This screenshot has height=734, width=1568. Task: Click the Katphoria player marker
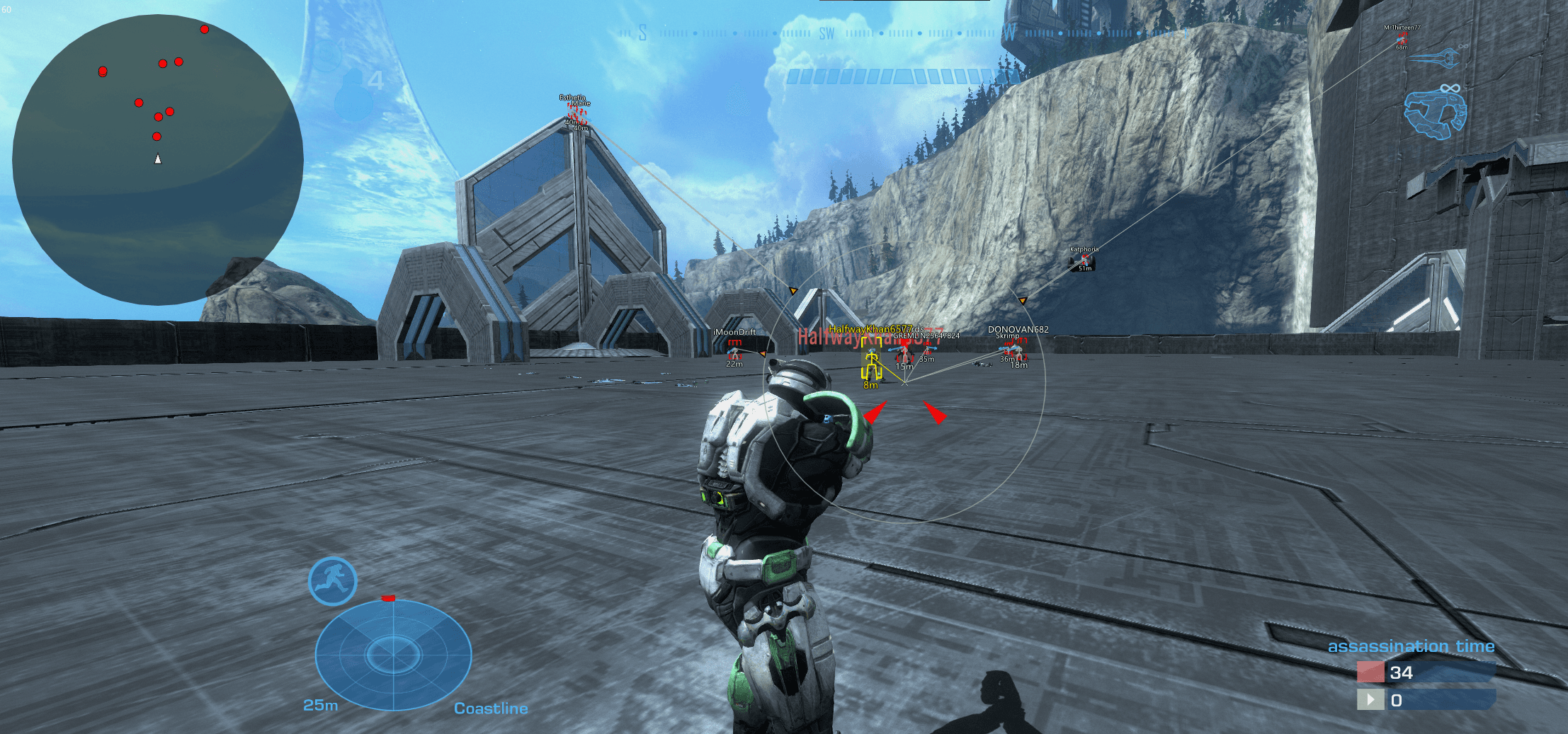[1084, 260]
